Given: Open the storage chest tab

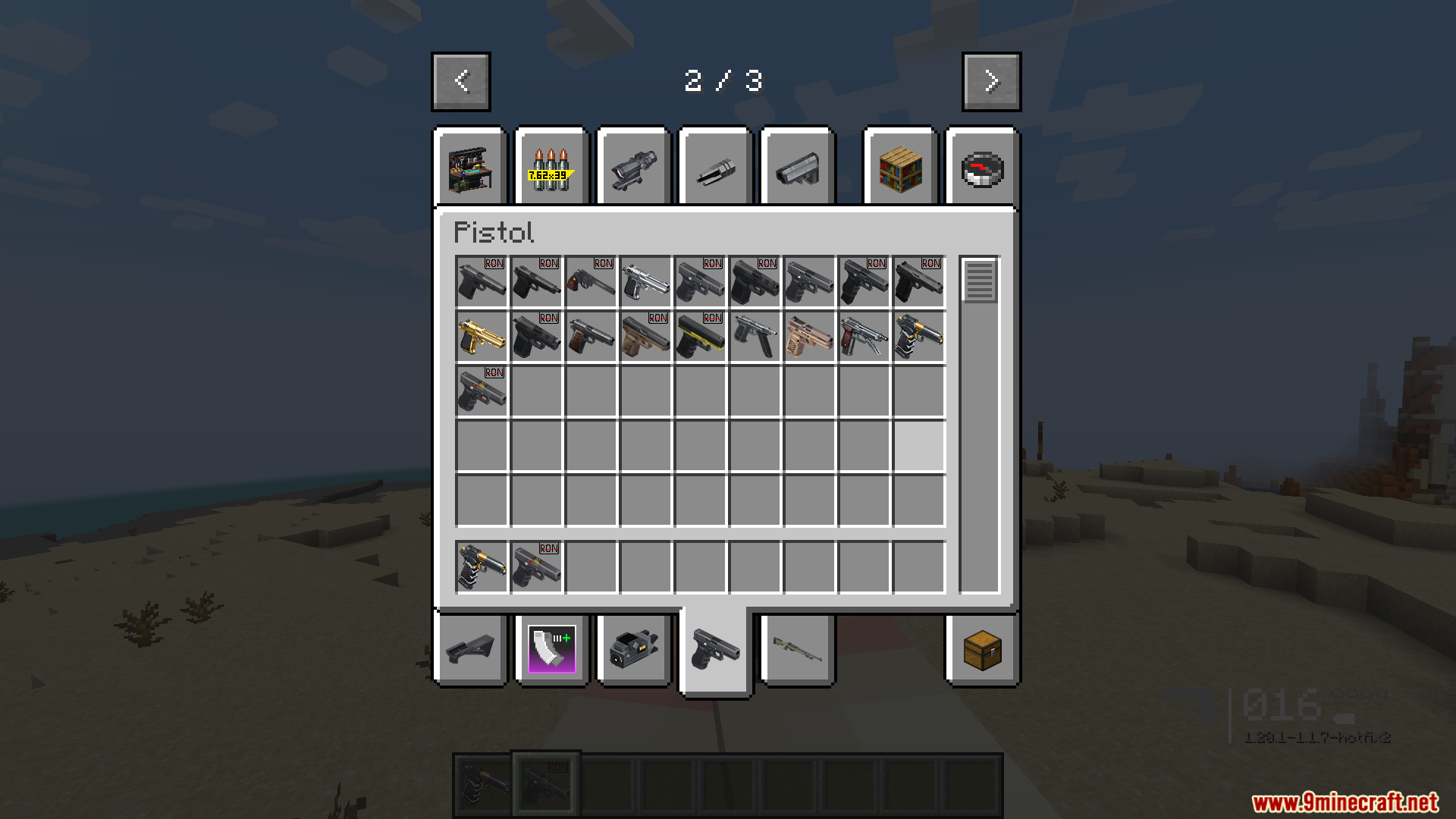Looking at the screenshot, I should click(982, 650).
